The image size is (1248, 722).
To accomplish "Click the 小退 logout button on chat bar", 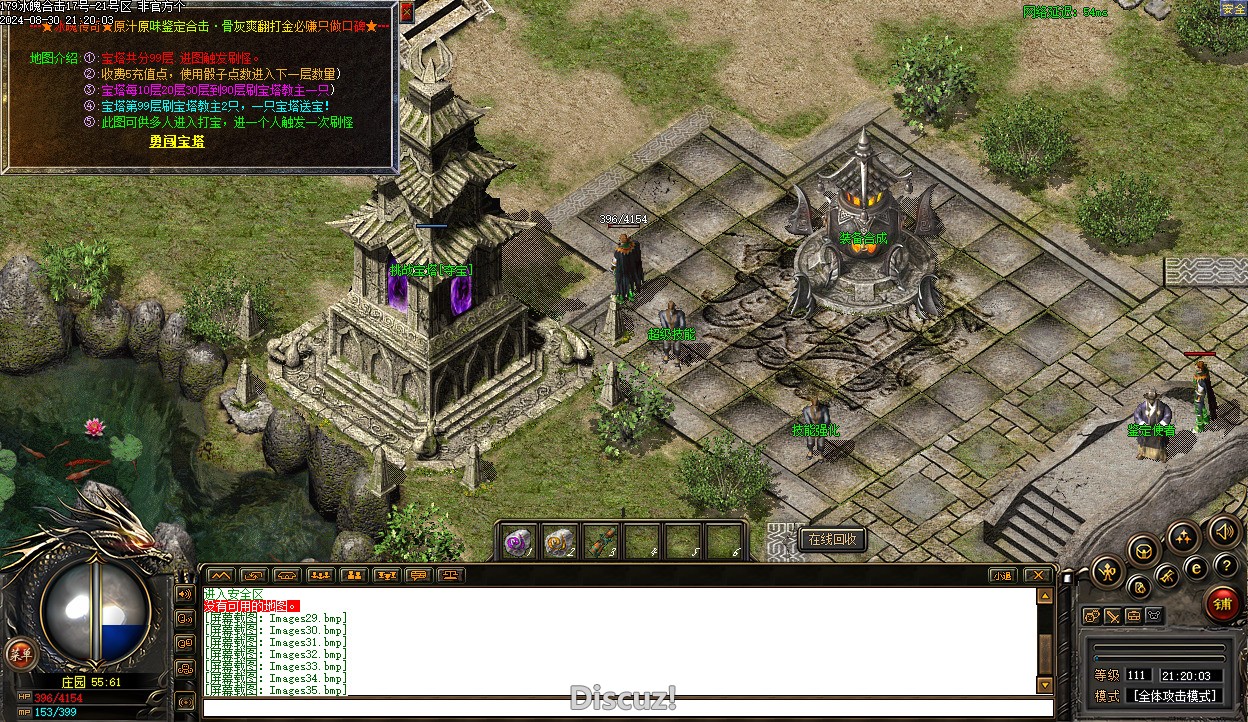I will tap(1003, 576).
